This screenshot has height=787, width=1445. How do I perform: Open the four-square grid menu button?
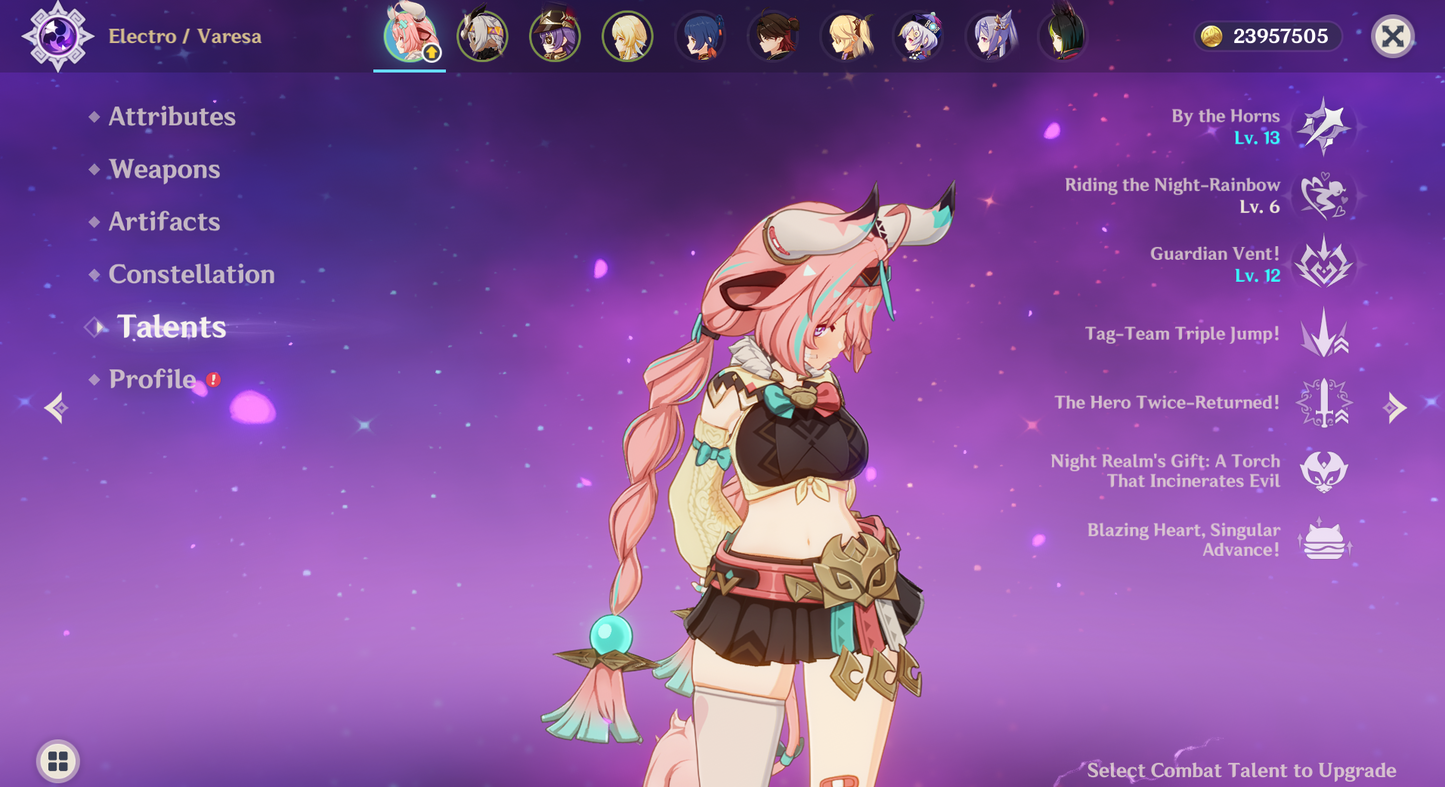pyautogui.click(x=58, y=762)
